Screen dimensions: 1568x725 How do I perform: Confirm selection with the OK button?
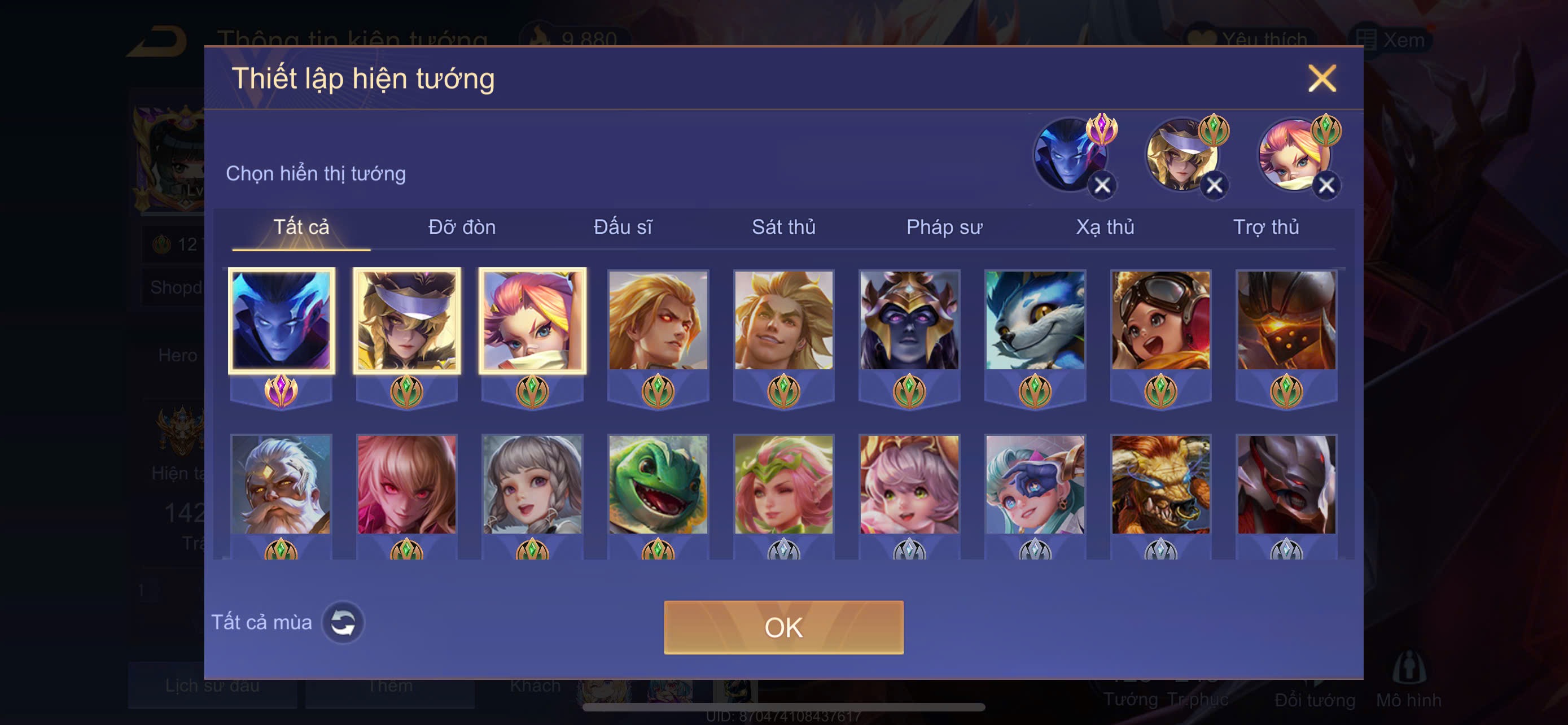tap(783, 627)
